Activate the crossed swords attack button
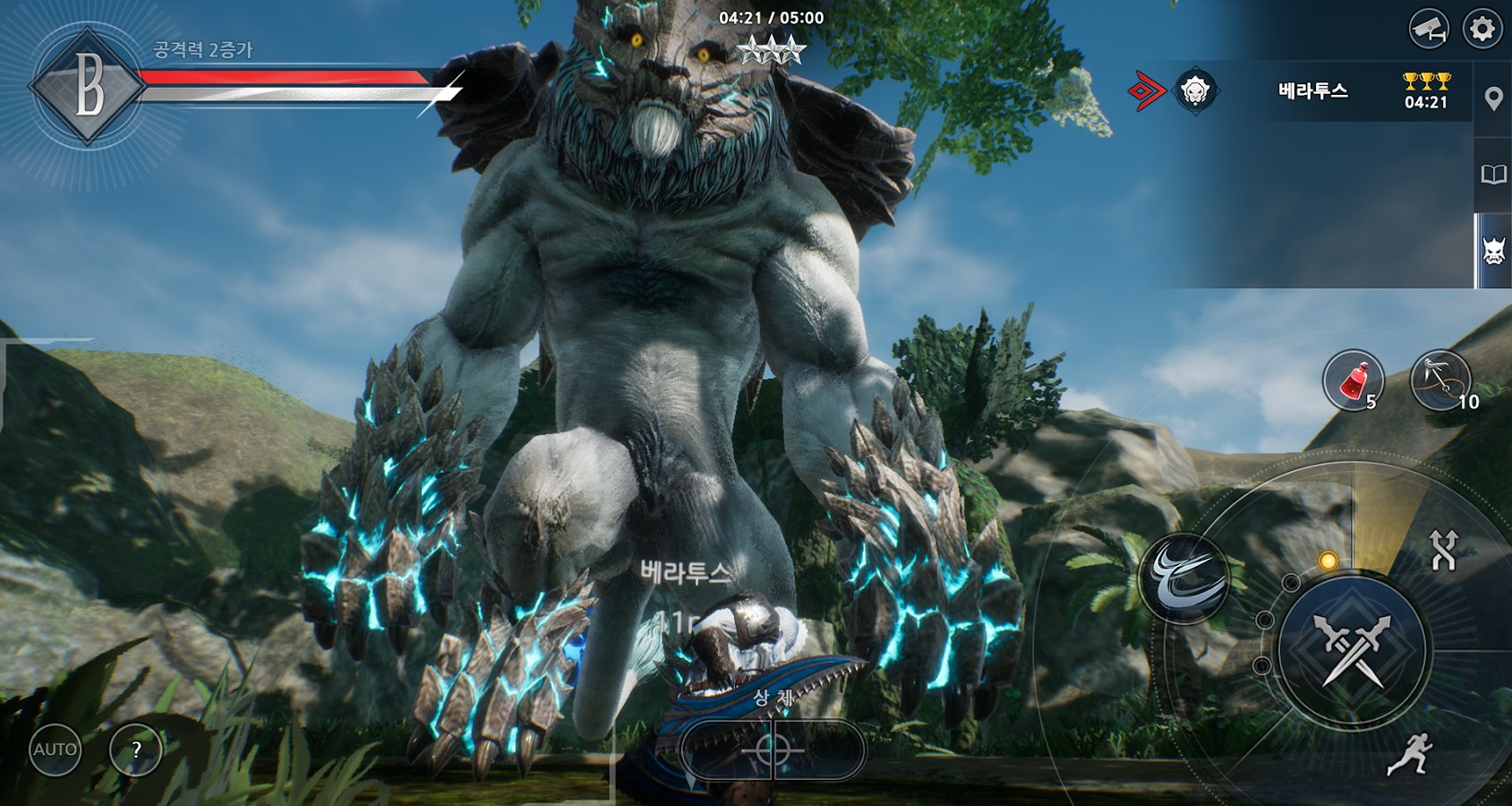Viewport: 1512px width, 806px height. (x=1354, y=649)
